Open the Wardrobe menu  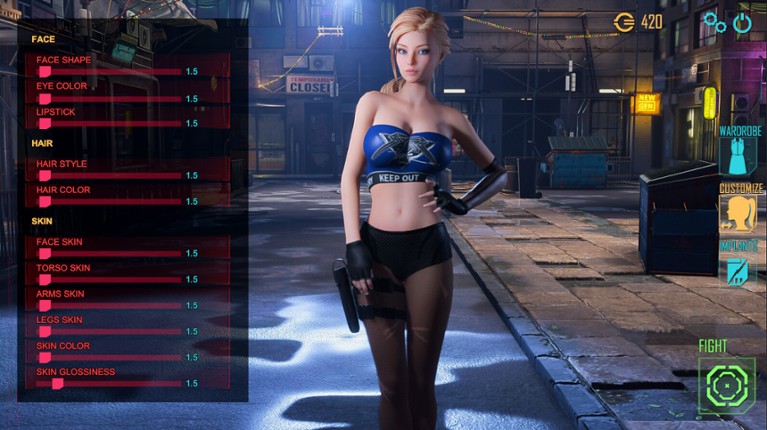pyautogui.click(x=739, y=156)
